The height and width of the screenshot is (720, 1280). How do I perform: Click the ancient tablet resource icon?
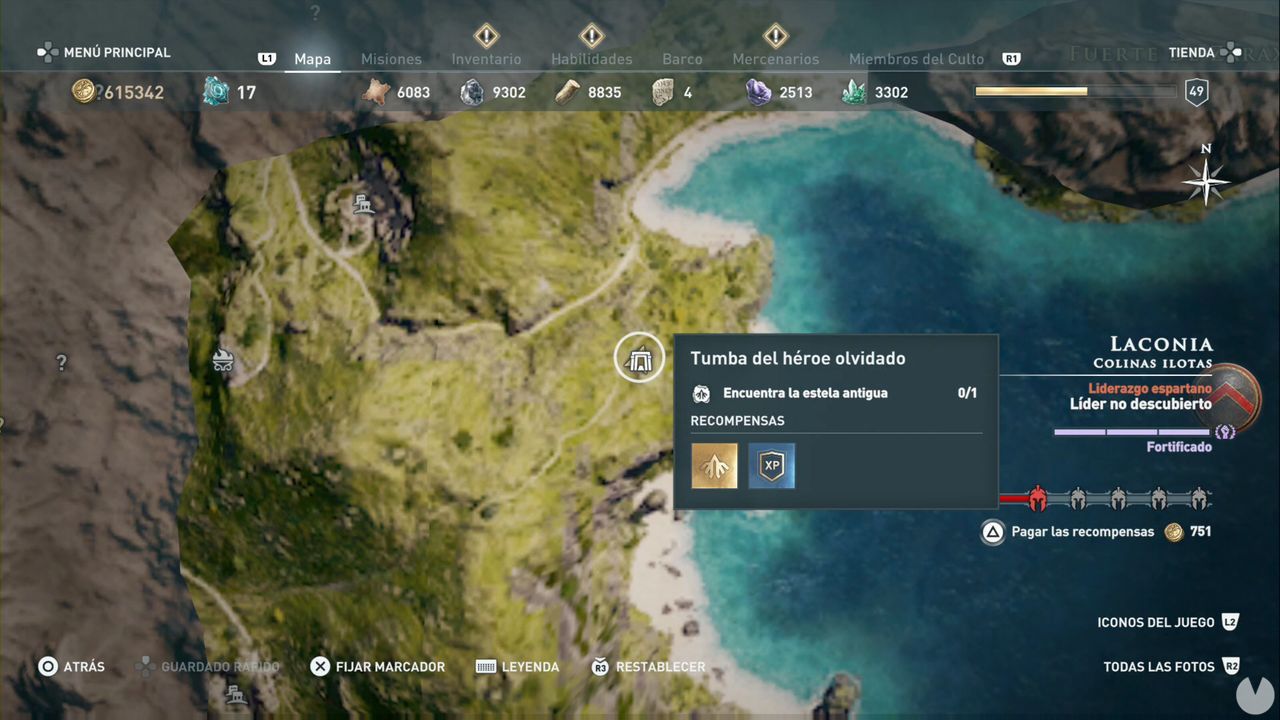662,91
